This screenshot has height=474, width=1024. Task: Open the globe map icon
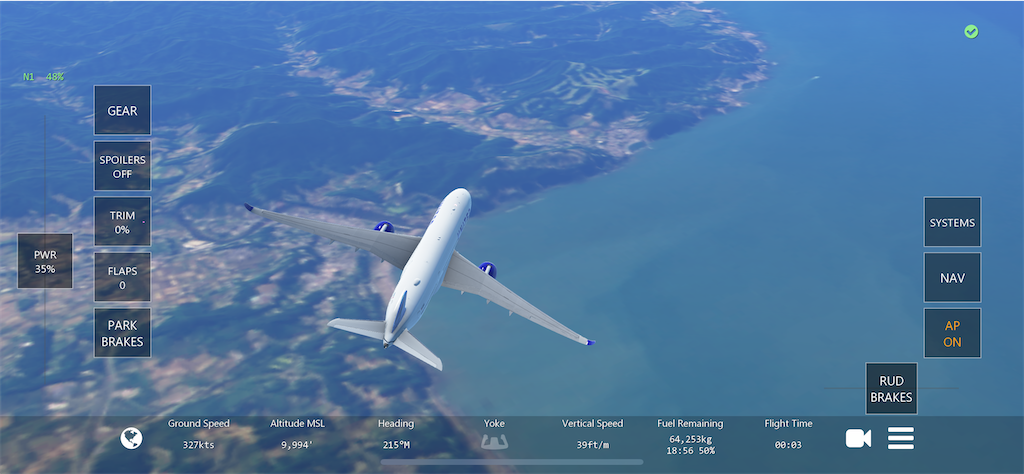tap(131, 438)
